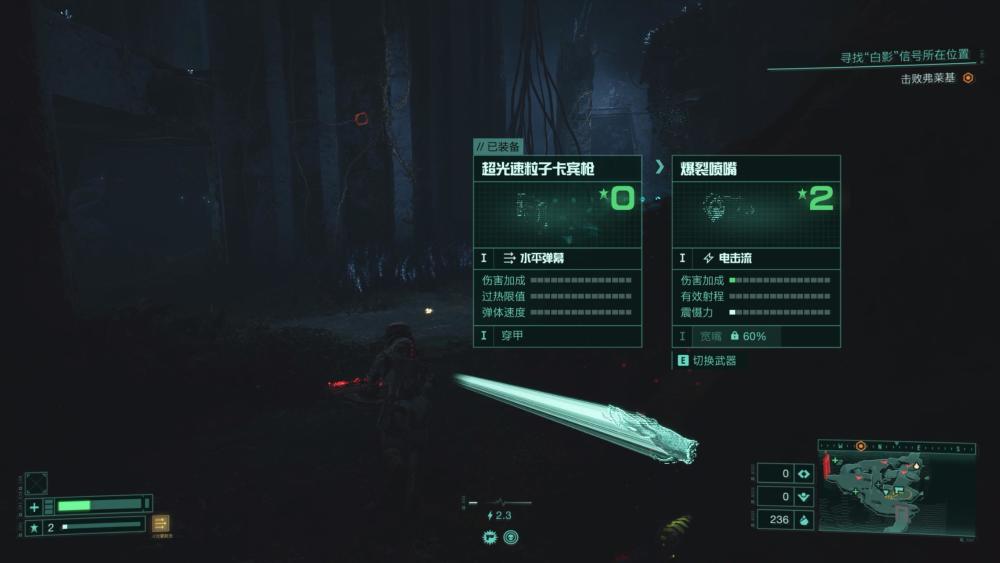Click the burst-shaped status icon at bottom center
The width and height of the screenshot is (1000, 563).
(490, 537)
